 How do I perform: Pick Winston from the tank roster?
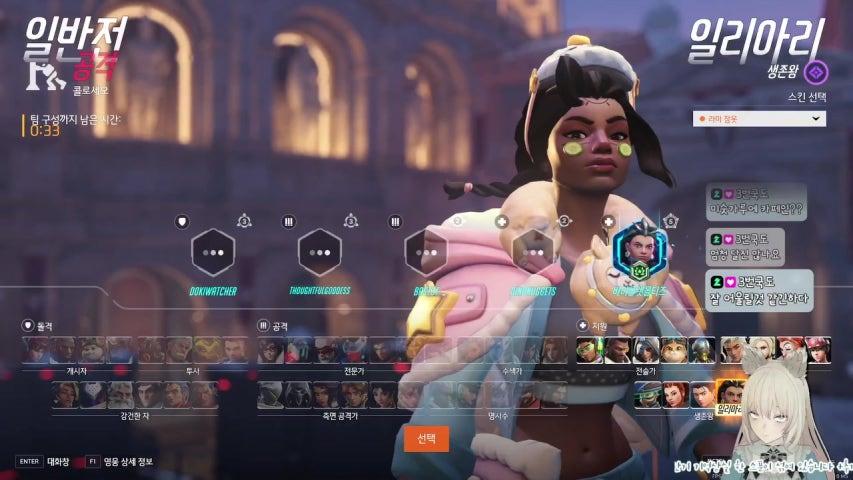90,349
